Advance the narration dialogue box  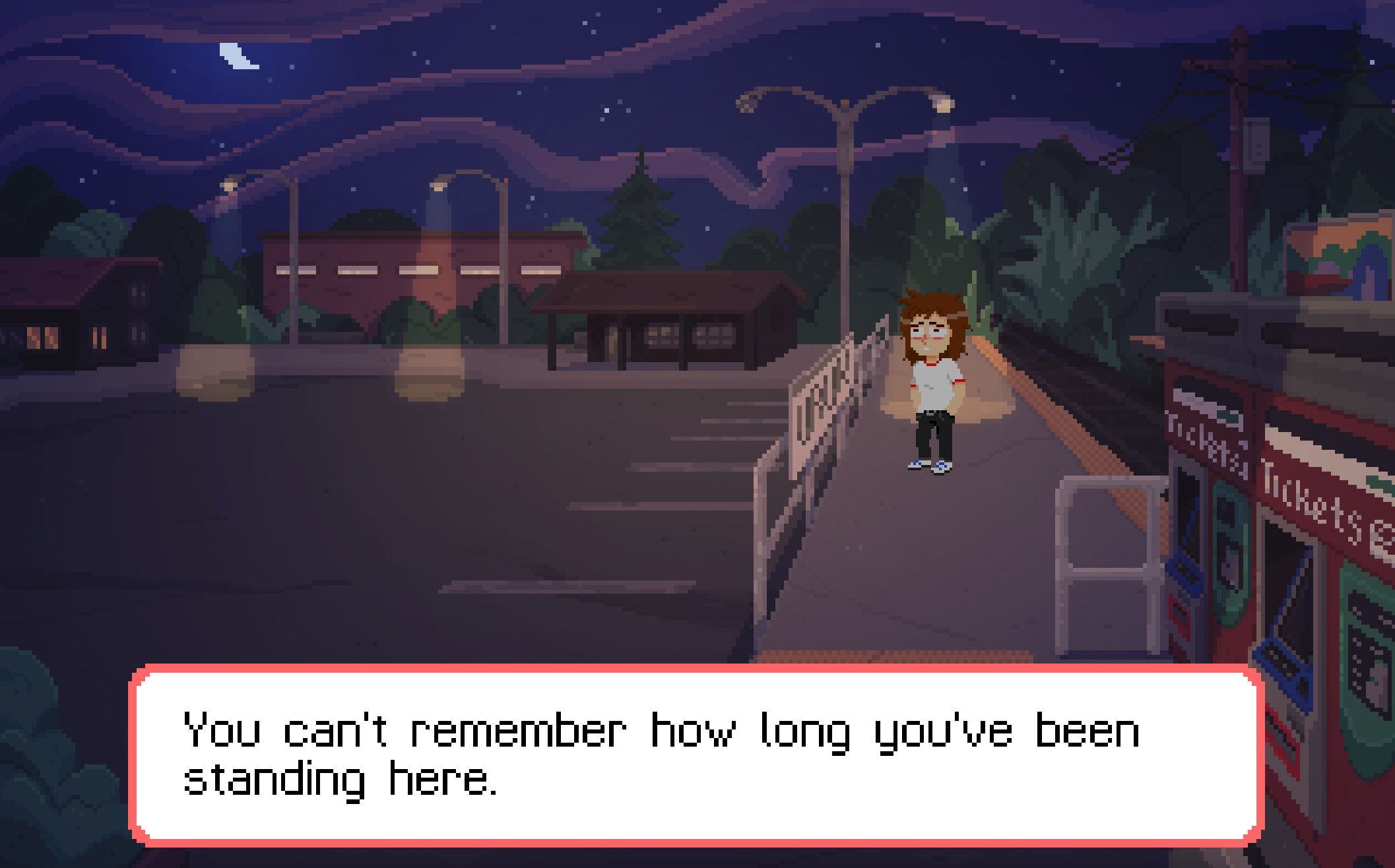[x=696, y=755]
